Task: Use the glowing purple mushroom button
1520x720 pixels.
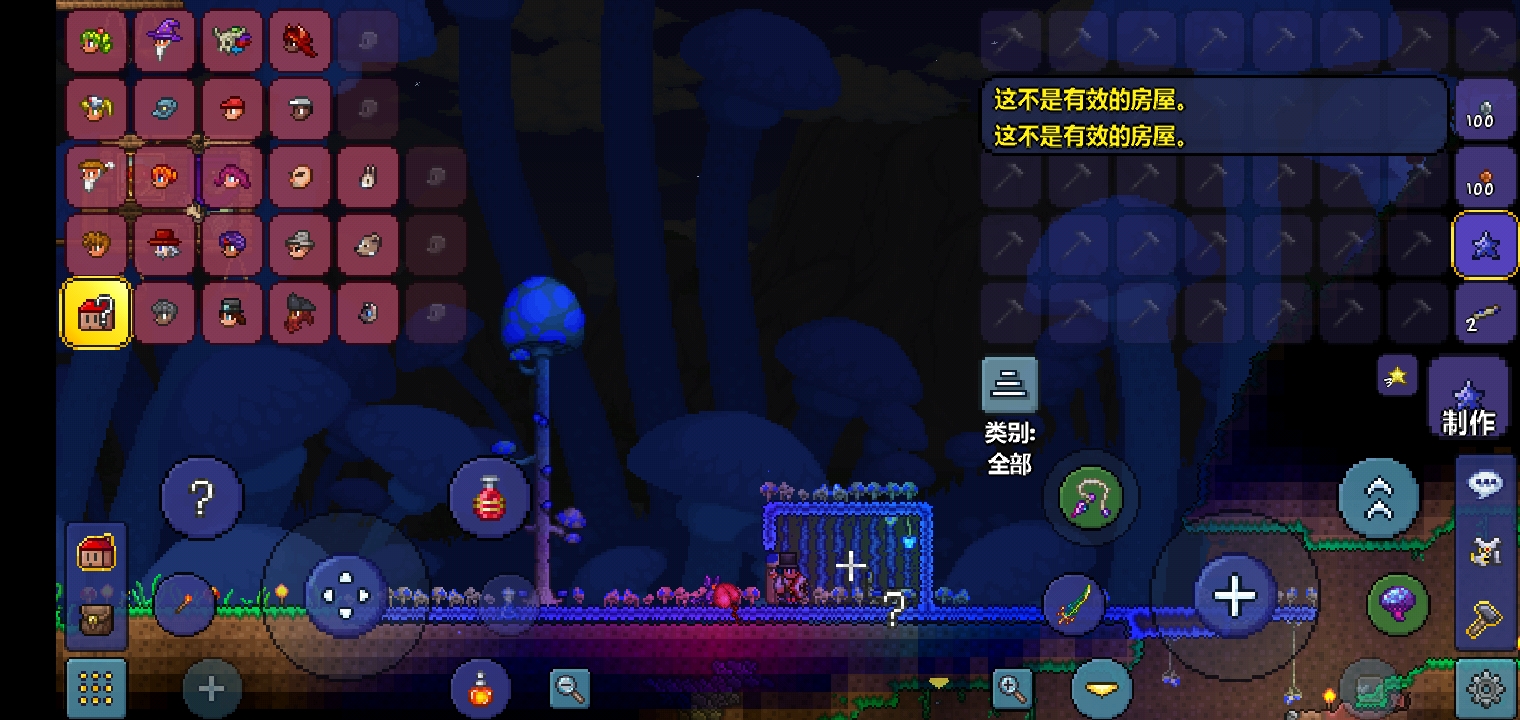Action: click(1397, 603)
